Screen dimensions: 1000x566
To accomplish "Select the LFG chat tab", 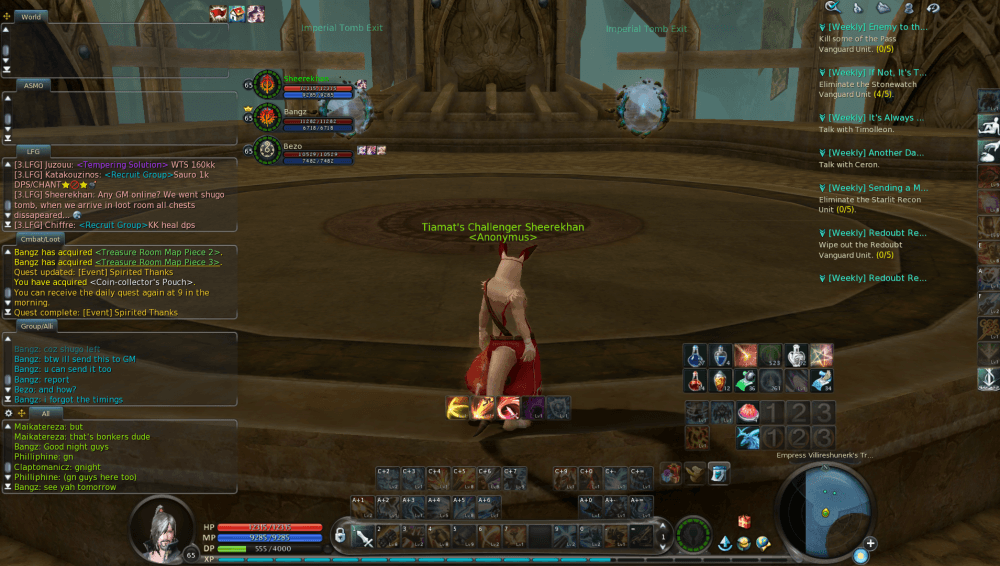I will [x=33, y=151].
